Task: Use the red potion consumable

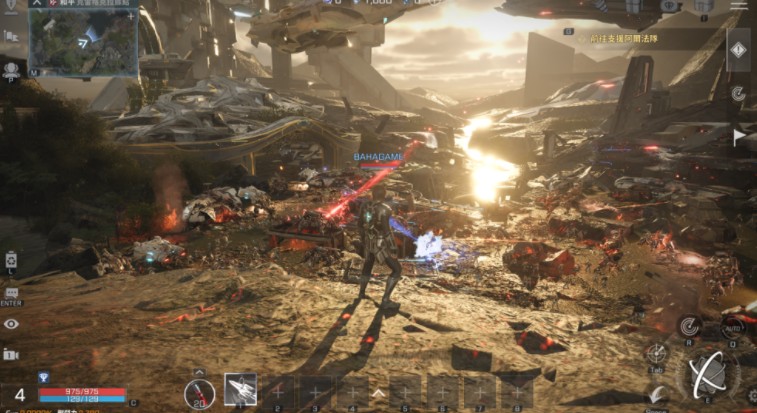Action: (199, 393)
